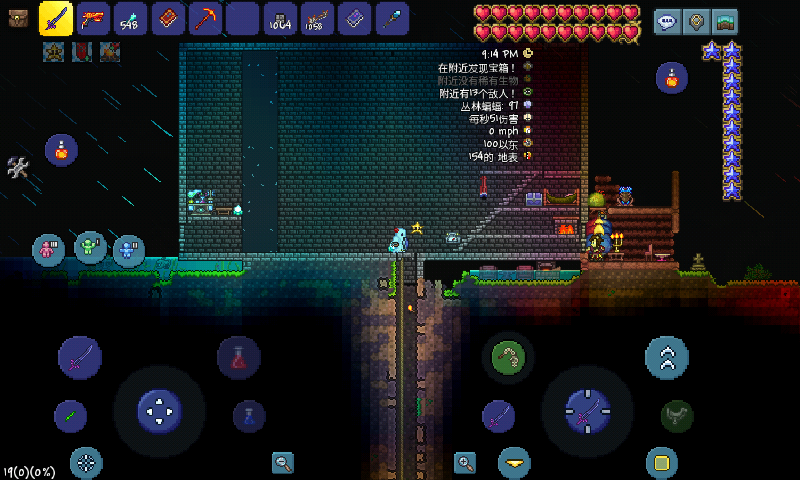Select the hotbar slot holding 548 items
Image resolution: width=800 pixels, height=480 pixels.
[x=130, y=19]
